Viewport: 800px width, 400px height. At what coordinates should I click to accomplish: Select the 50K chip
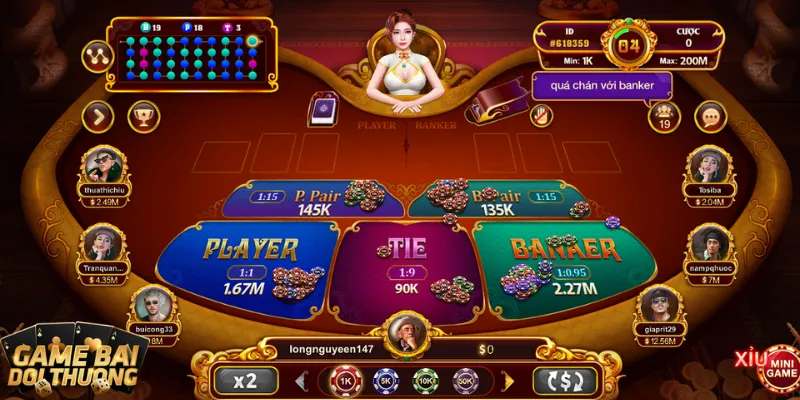pos(465,380)
